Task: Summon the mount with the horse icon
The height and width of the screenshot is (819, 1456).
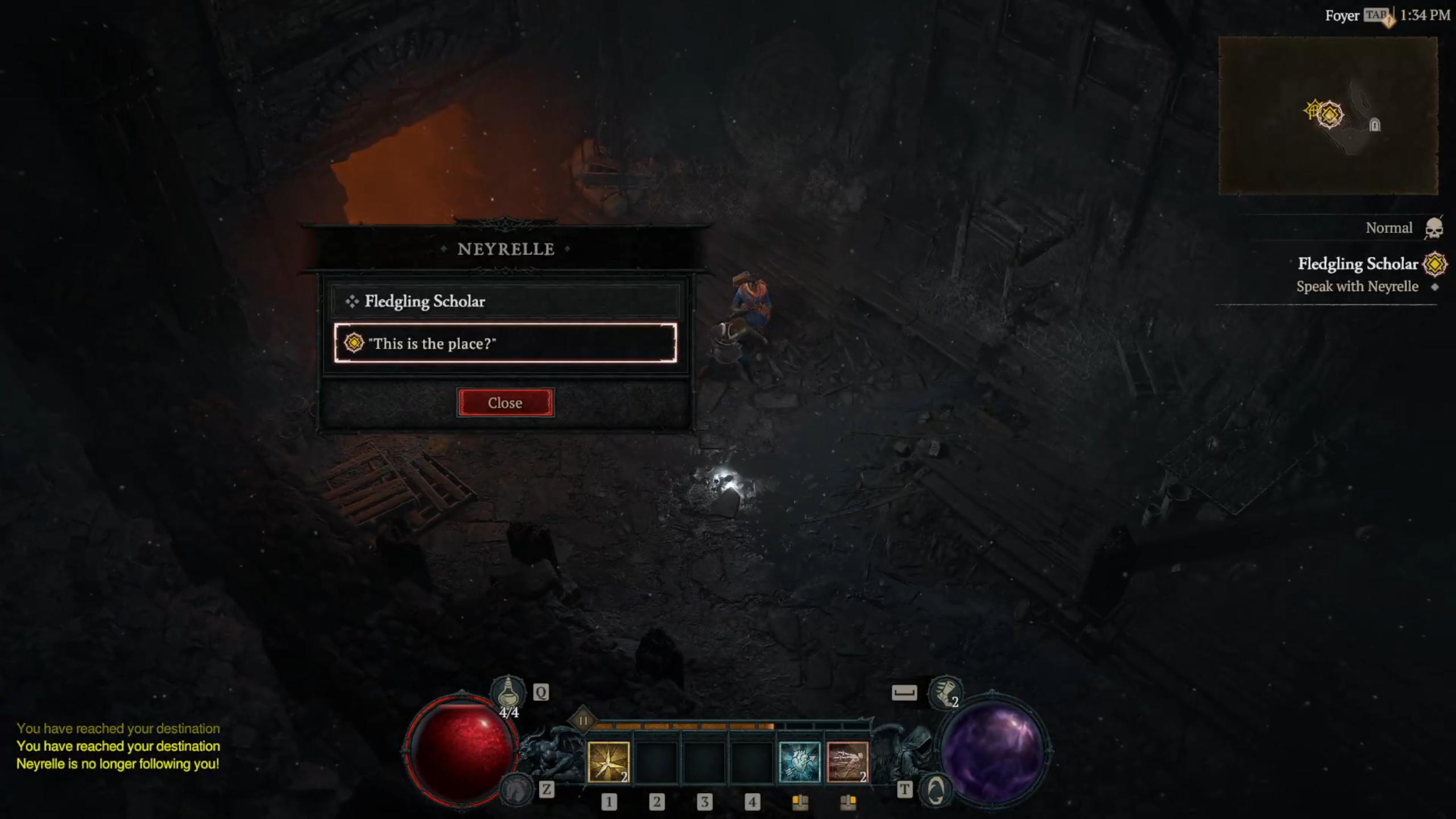Action: (516, 789)
